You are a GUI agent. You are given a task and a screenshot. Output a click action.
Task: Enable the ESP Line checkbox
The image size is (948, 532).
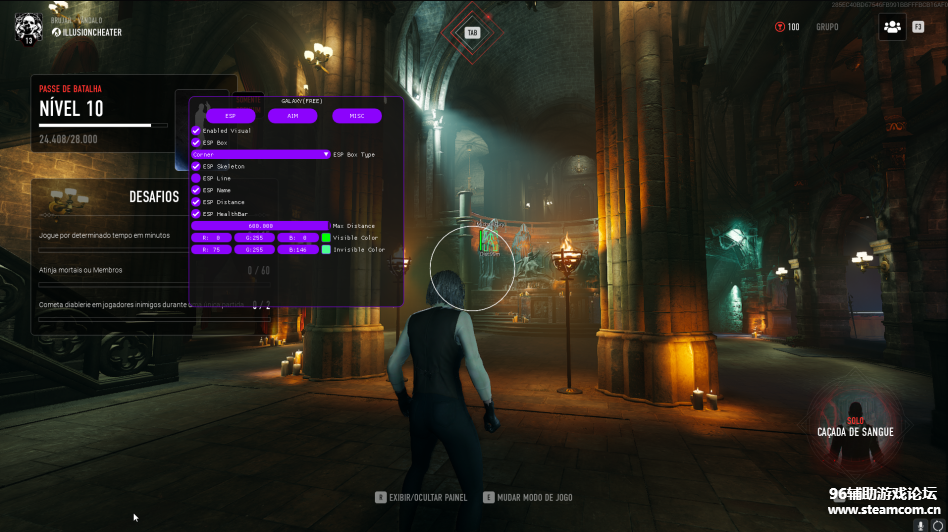[x=196, y=178]
